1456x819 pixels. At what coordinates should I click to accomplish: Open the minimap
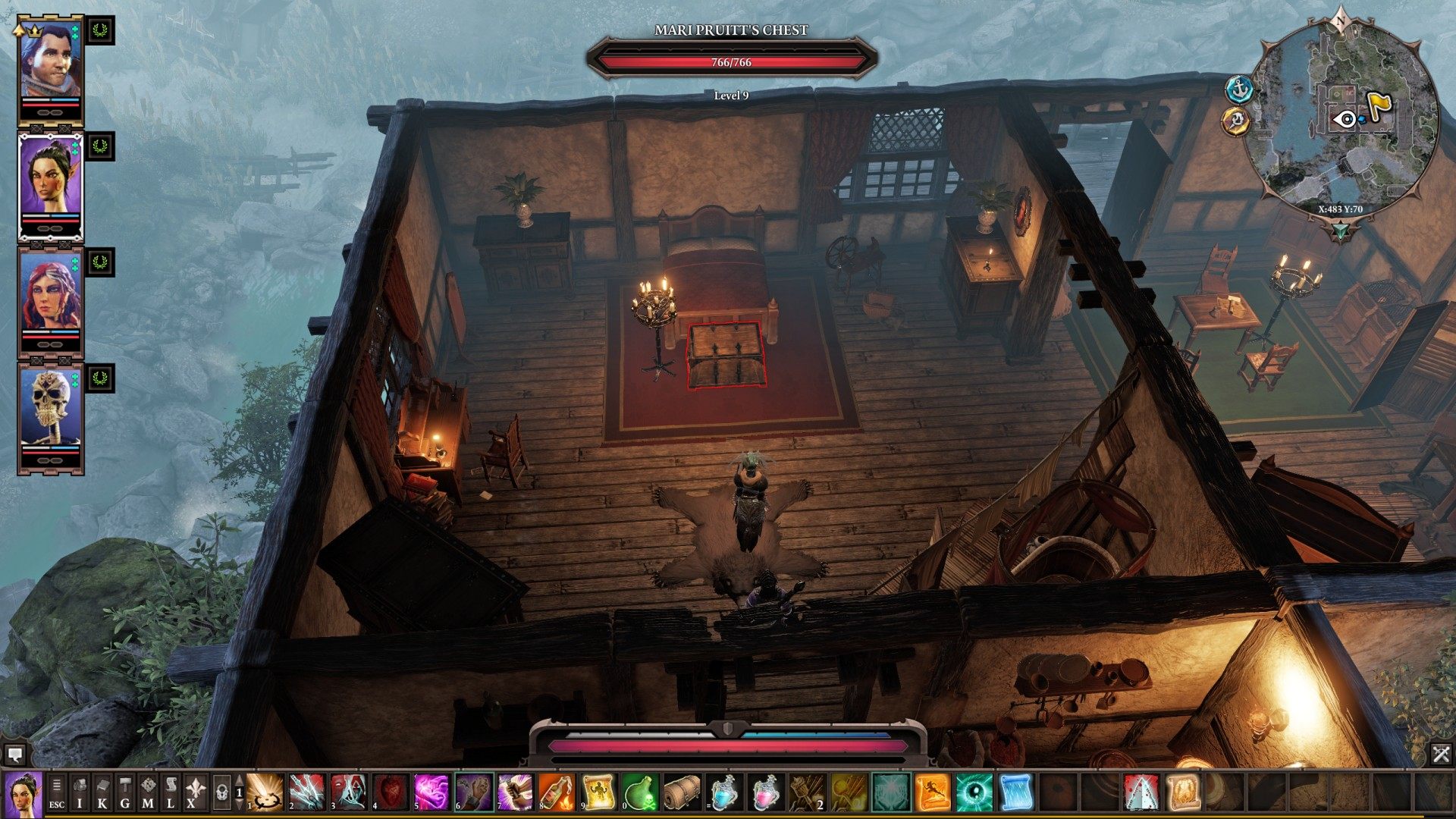point(1344,121)
